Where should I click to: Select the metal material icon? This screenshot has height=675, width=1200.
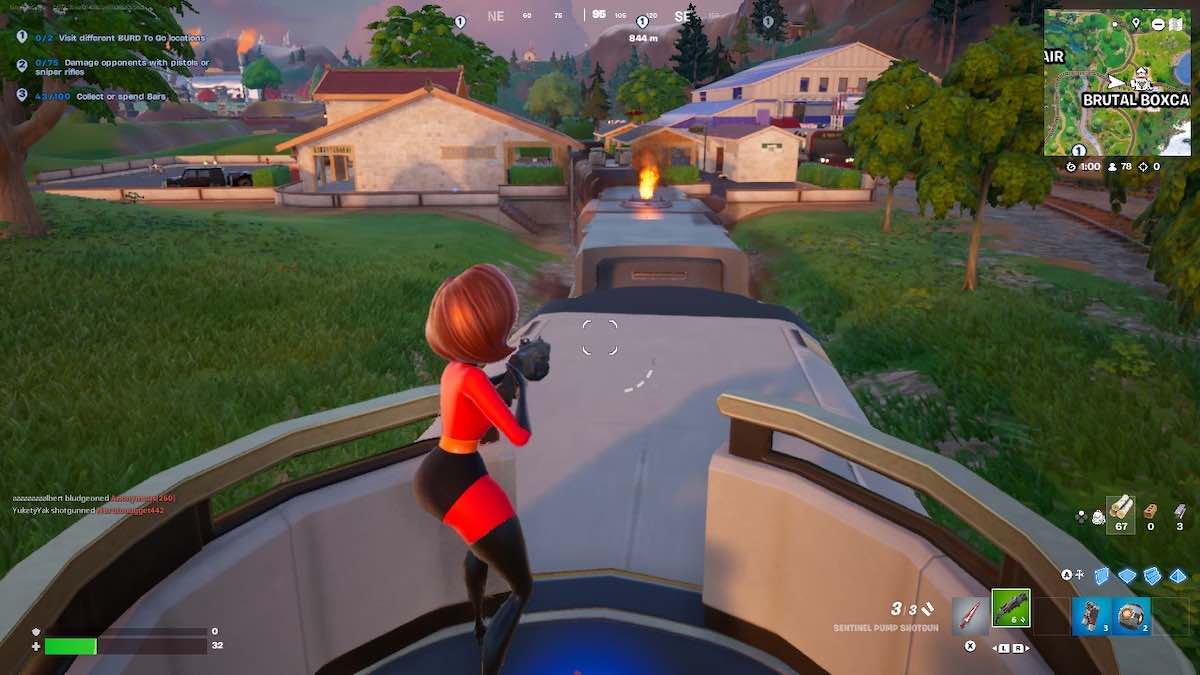[x=1180, y=512]
